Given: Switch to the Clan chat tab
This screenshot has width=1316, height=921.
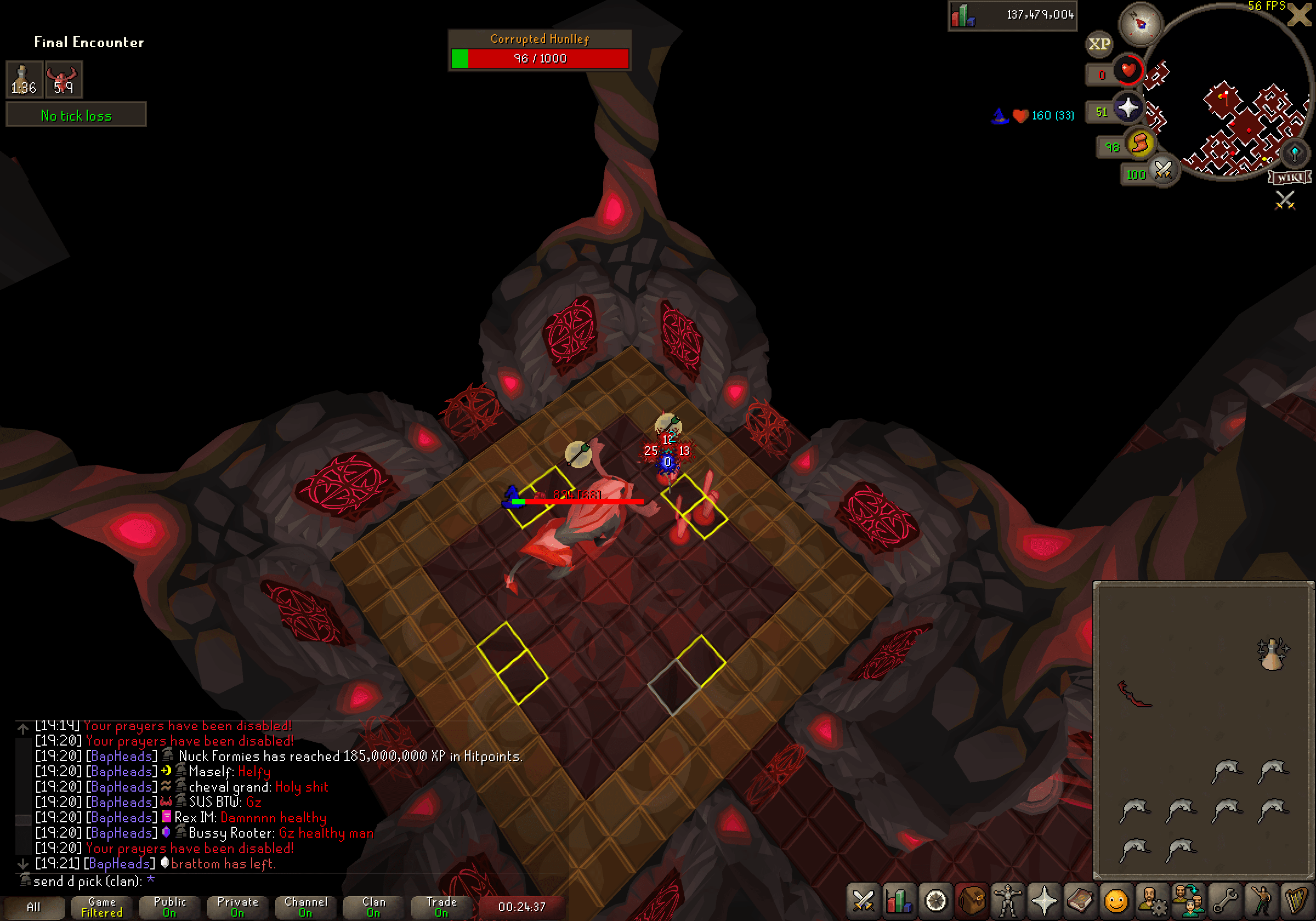Looking at the screenshot, I should click(x=374, y=907).
